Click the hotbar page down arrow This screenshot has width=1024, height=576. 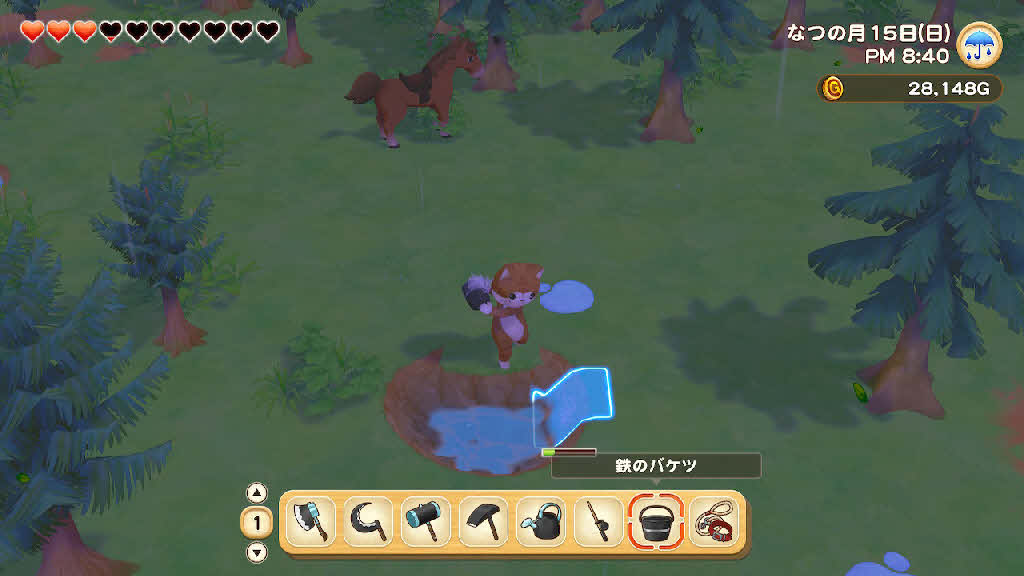[257, 552]
